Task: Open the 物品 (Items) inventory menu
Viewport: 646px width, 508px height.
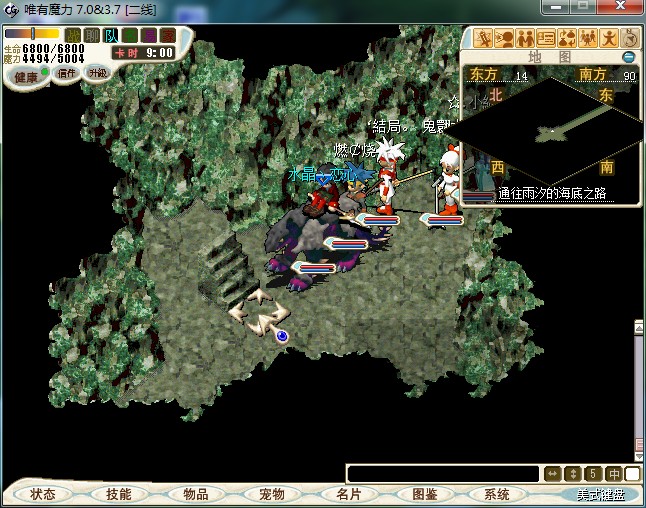Action: point(195,494)
